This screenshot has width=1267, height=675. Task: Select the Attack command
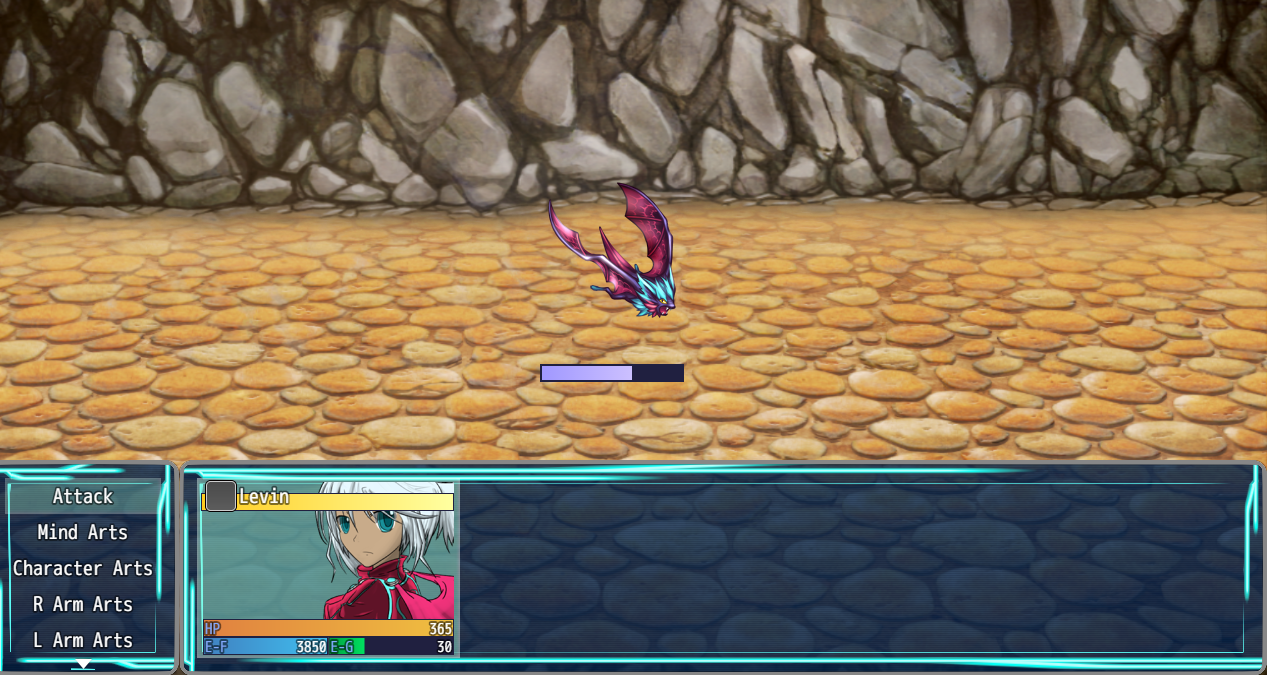point(83,497)
